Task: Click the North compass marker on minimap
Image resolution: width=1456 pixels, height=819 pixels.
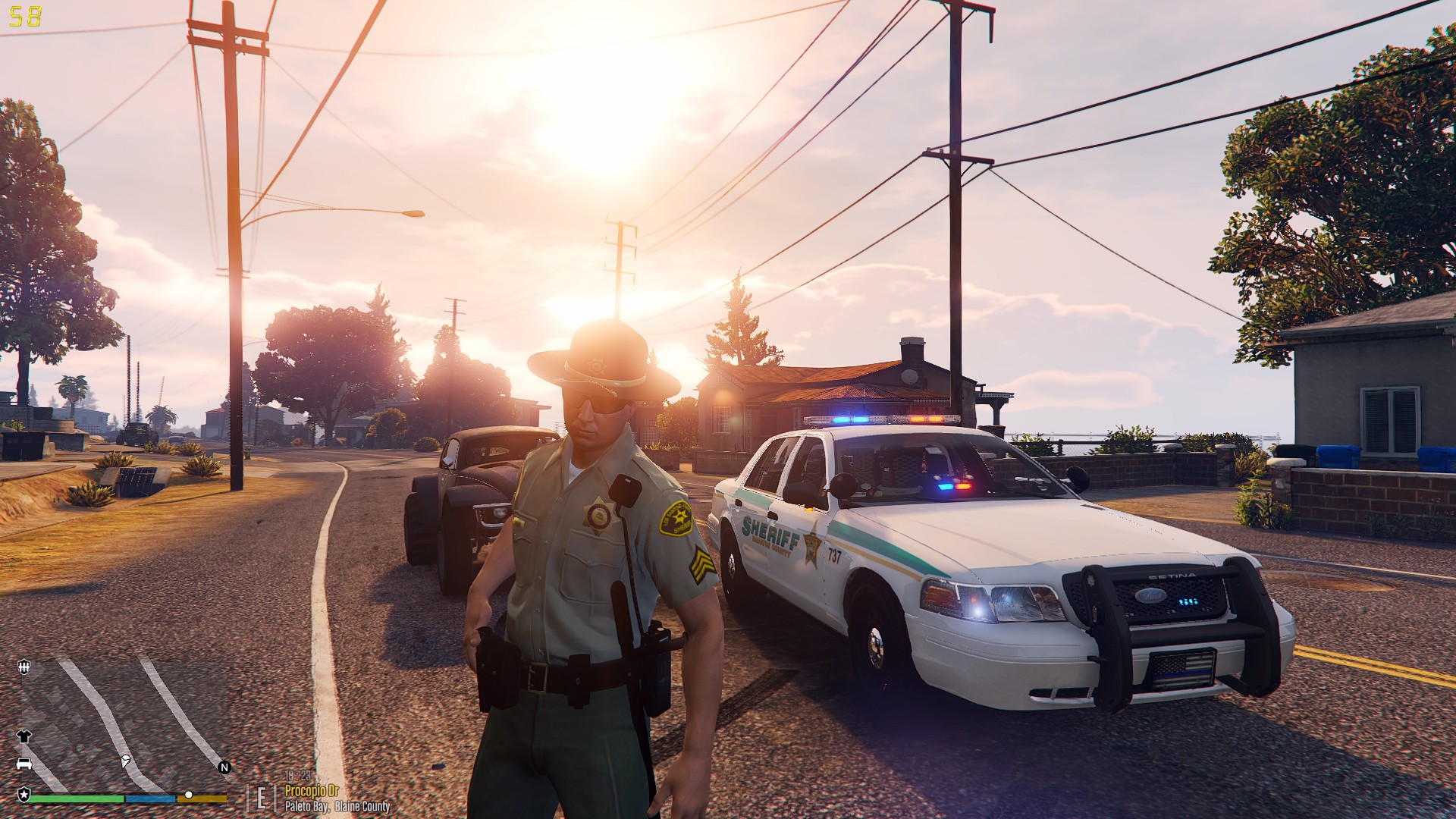Action: (224, 767)
